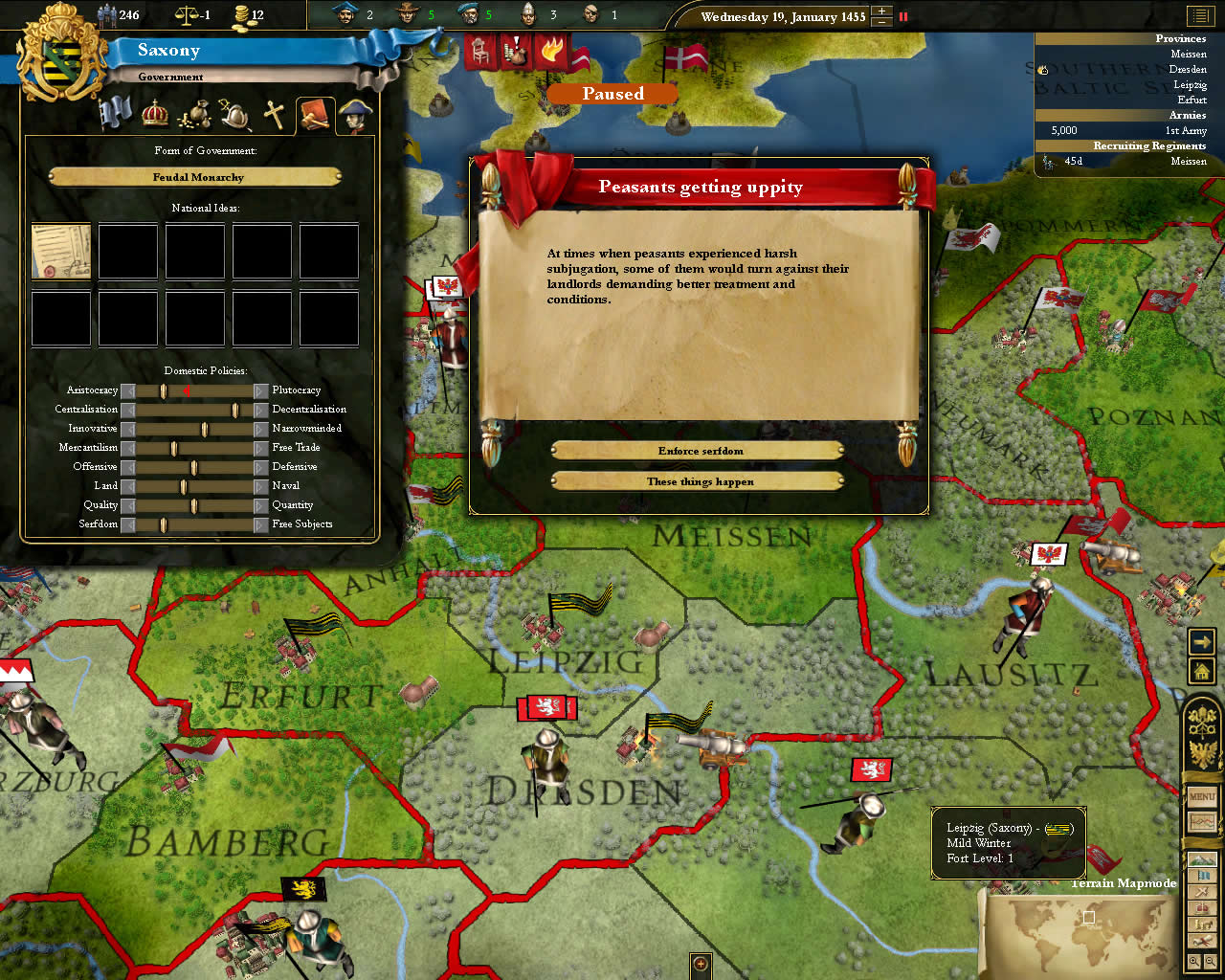Open the crown court tab
The image size is (1225, 980).
pyautogui.click(x=155, y=114)
